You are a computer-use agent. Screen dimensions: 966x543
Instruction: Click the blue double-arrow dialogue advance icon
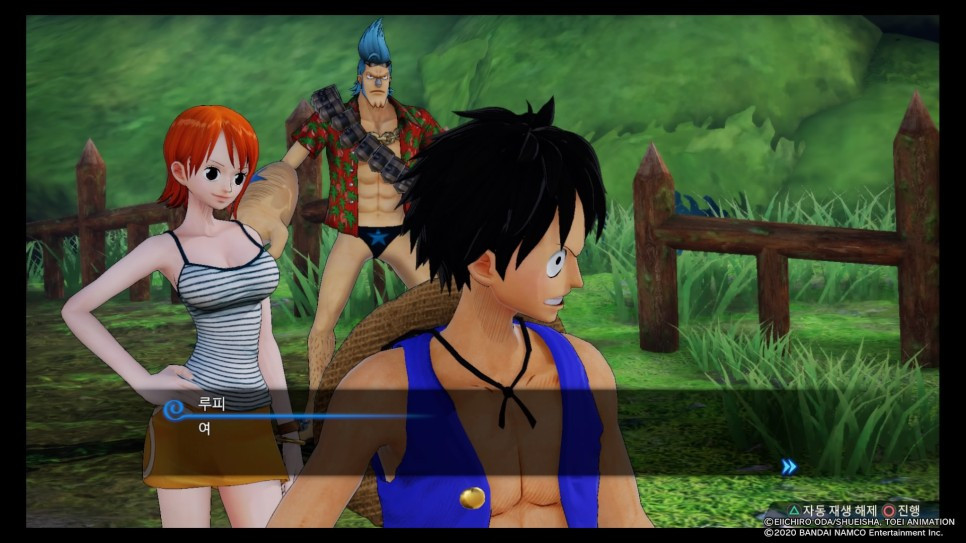point(789,466)
